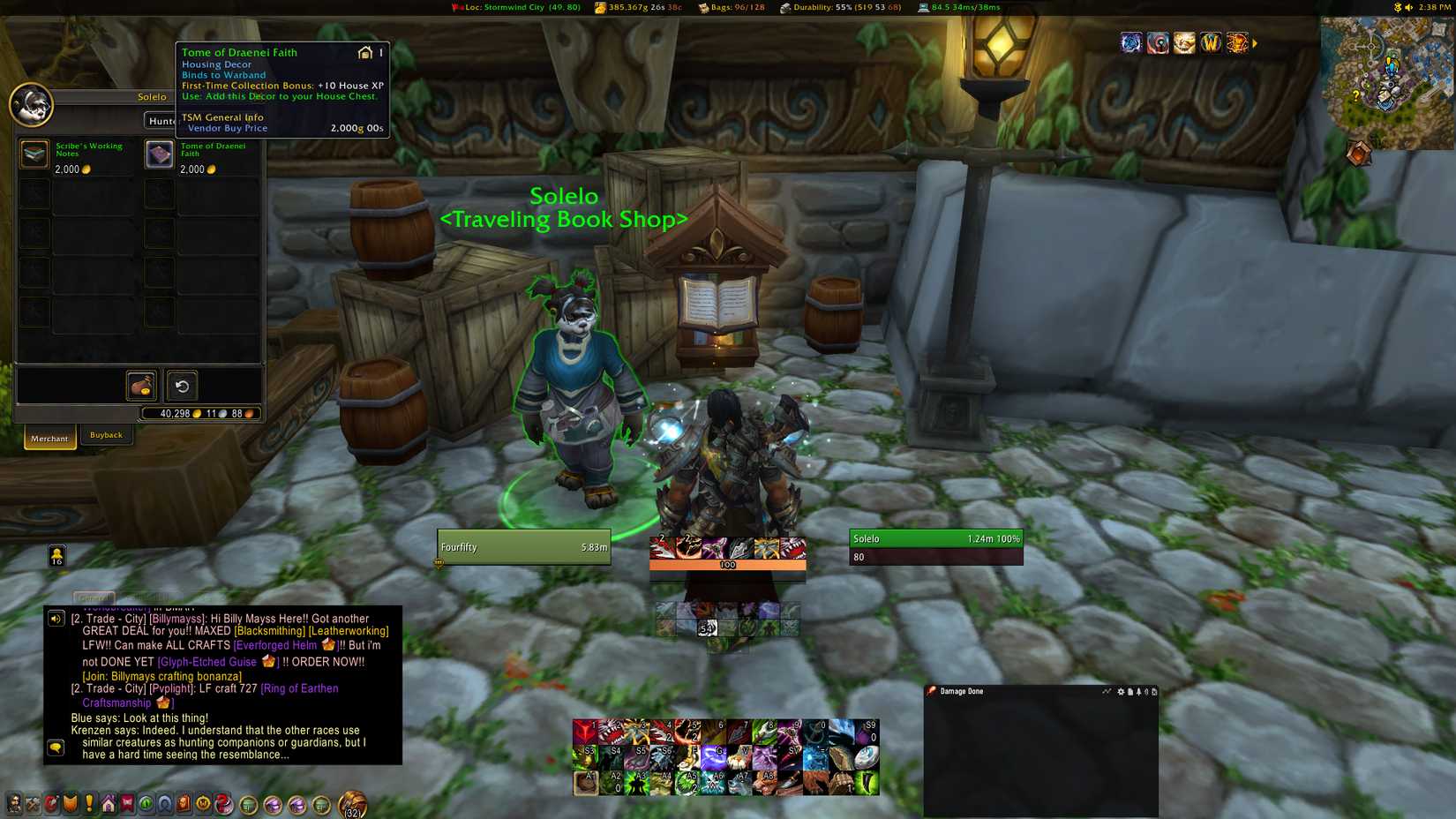Image resolution: width=1456 pixels, height=819 pixels.
Task: Open the Hunter filter dropdown on the vendor window
Action: point(164,121)
